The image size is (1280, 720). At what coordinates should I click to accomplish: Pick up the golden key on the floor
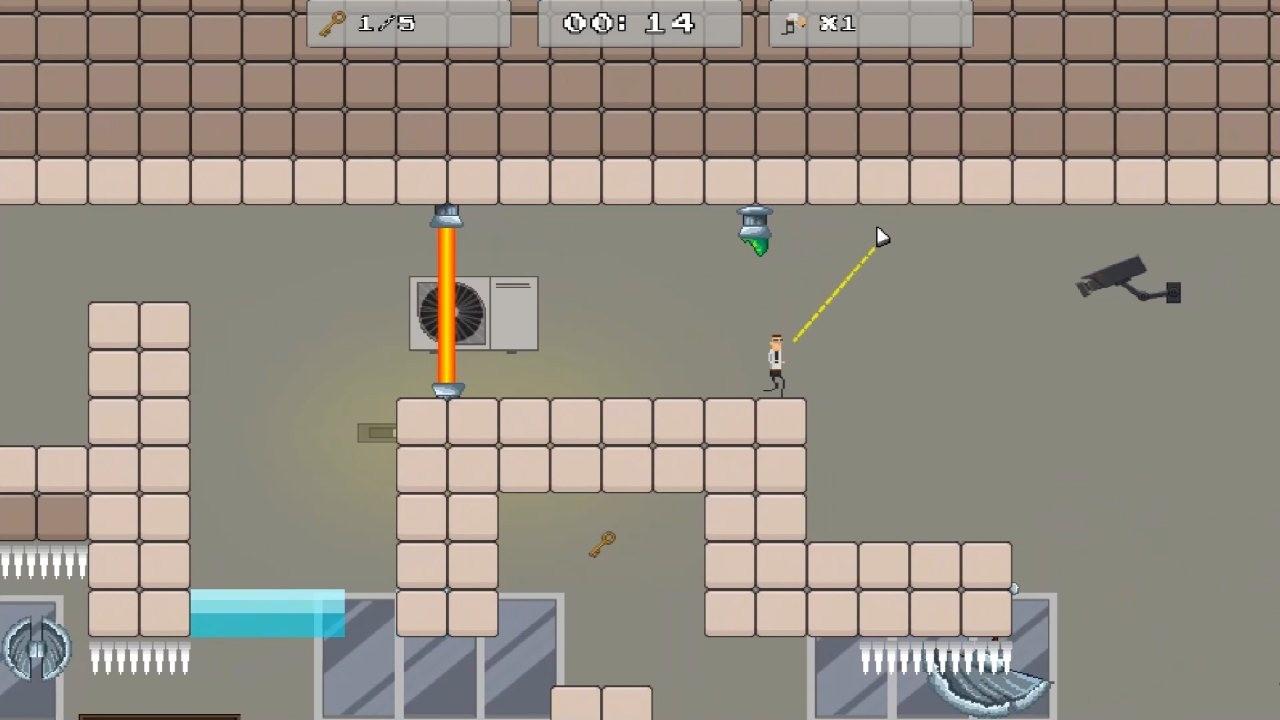click(601, 543)
